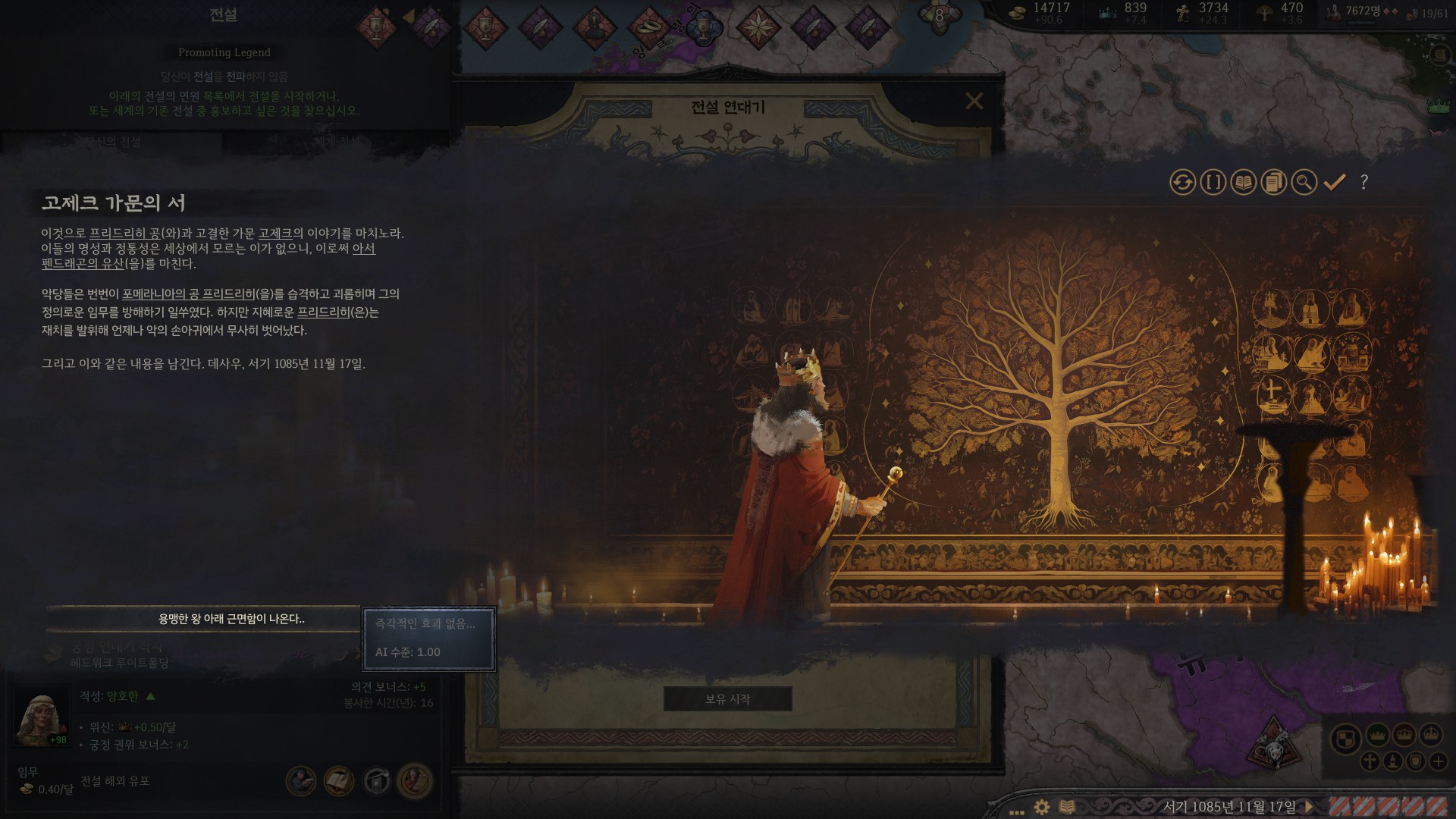Click the circular arrows refresh icon
Screen dimensions: 1456x819
pos(1182,183)
